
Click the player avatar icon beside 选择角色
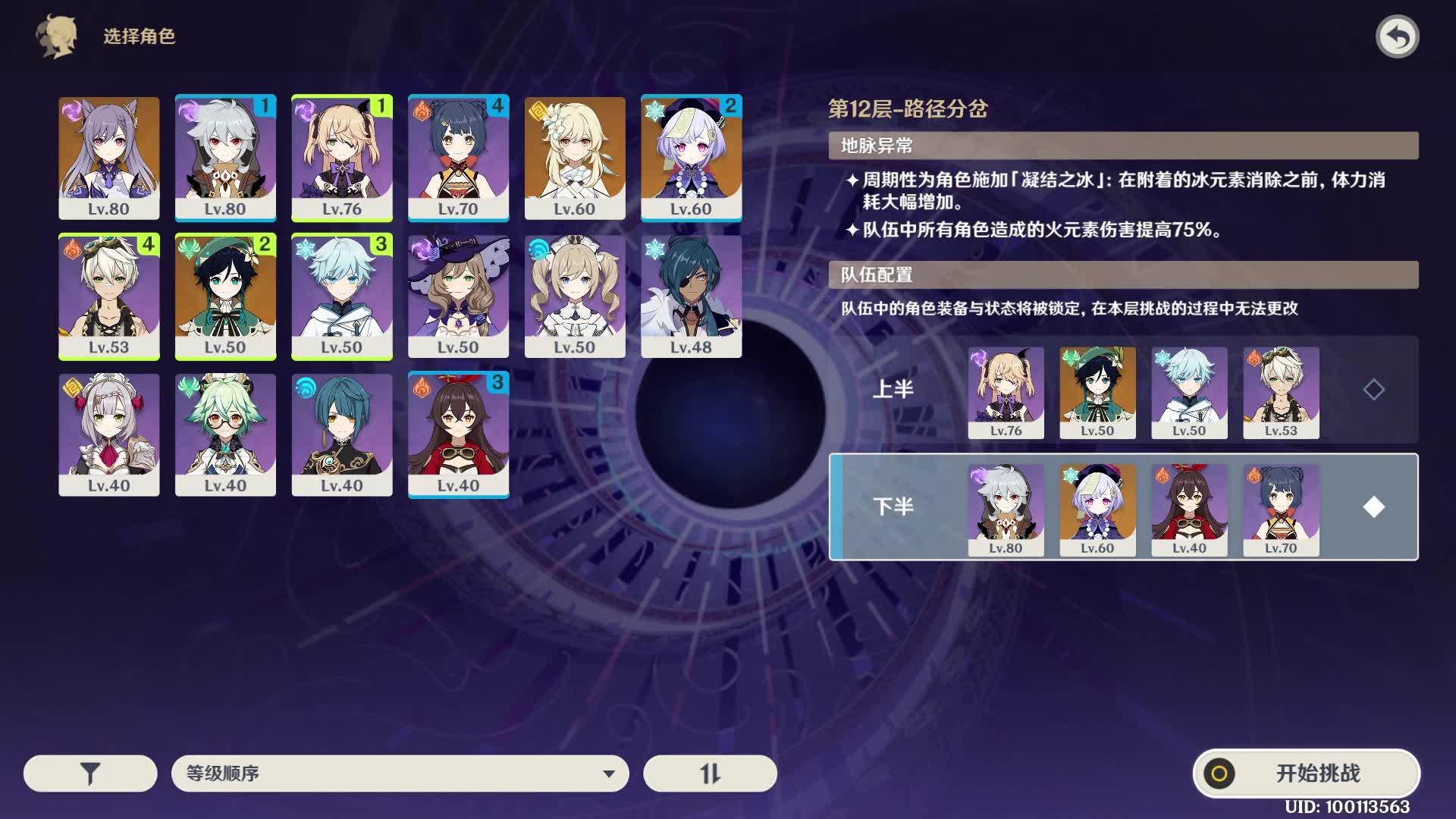pyautogui.click(x=55, y=36)
